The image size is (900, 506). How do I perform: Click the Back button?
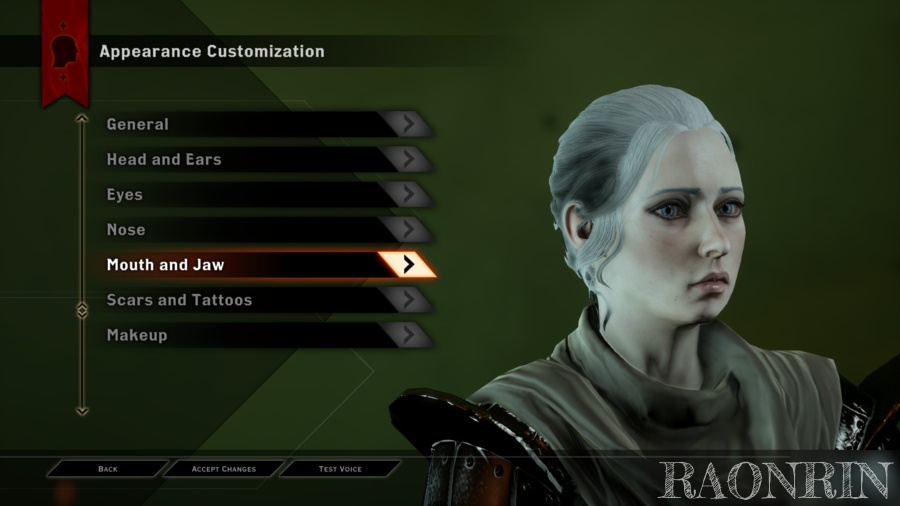108,469
